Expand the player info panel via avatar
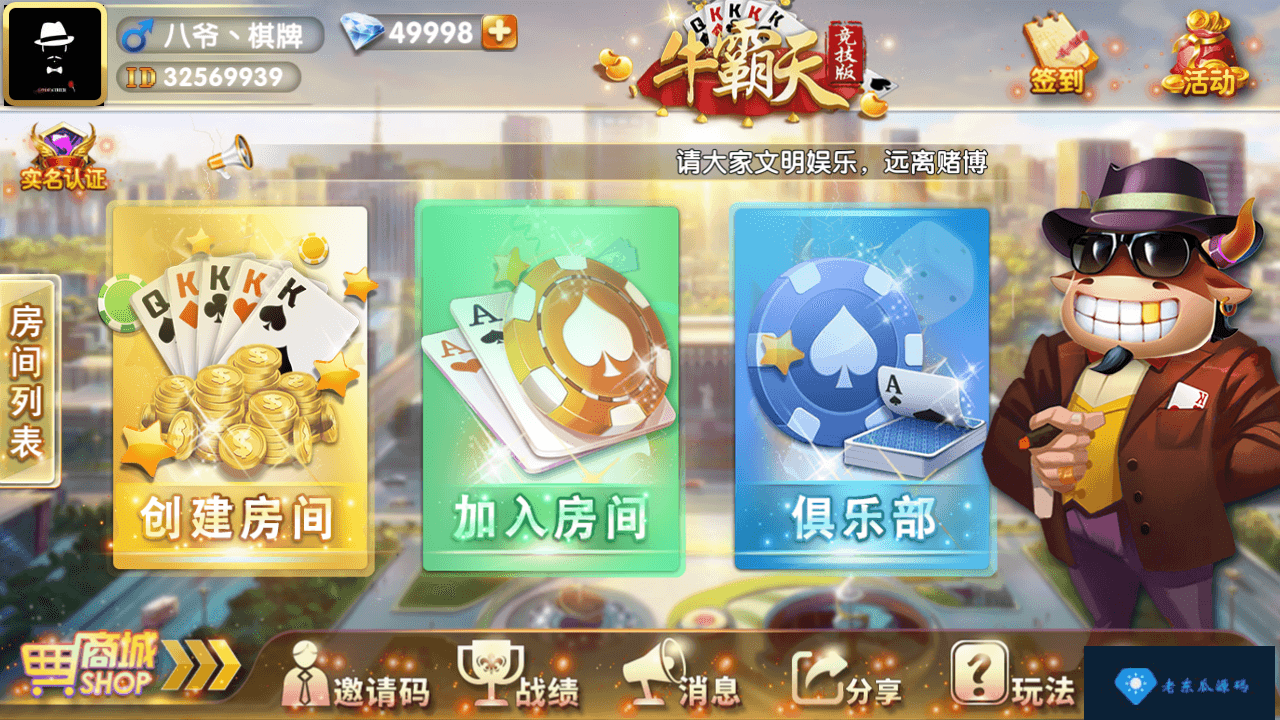The width and height of the screenshot is (1280, 720). pos(55,55)
